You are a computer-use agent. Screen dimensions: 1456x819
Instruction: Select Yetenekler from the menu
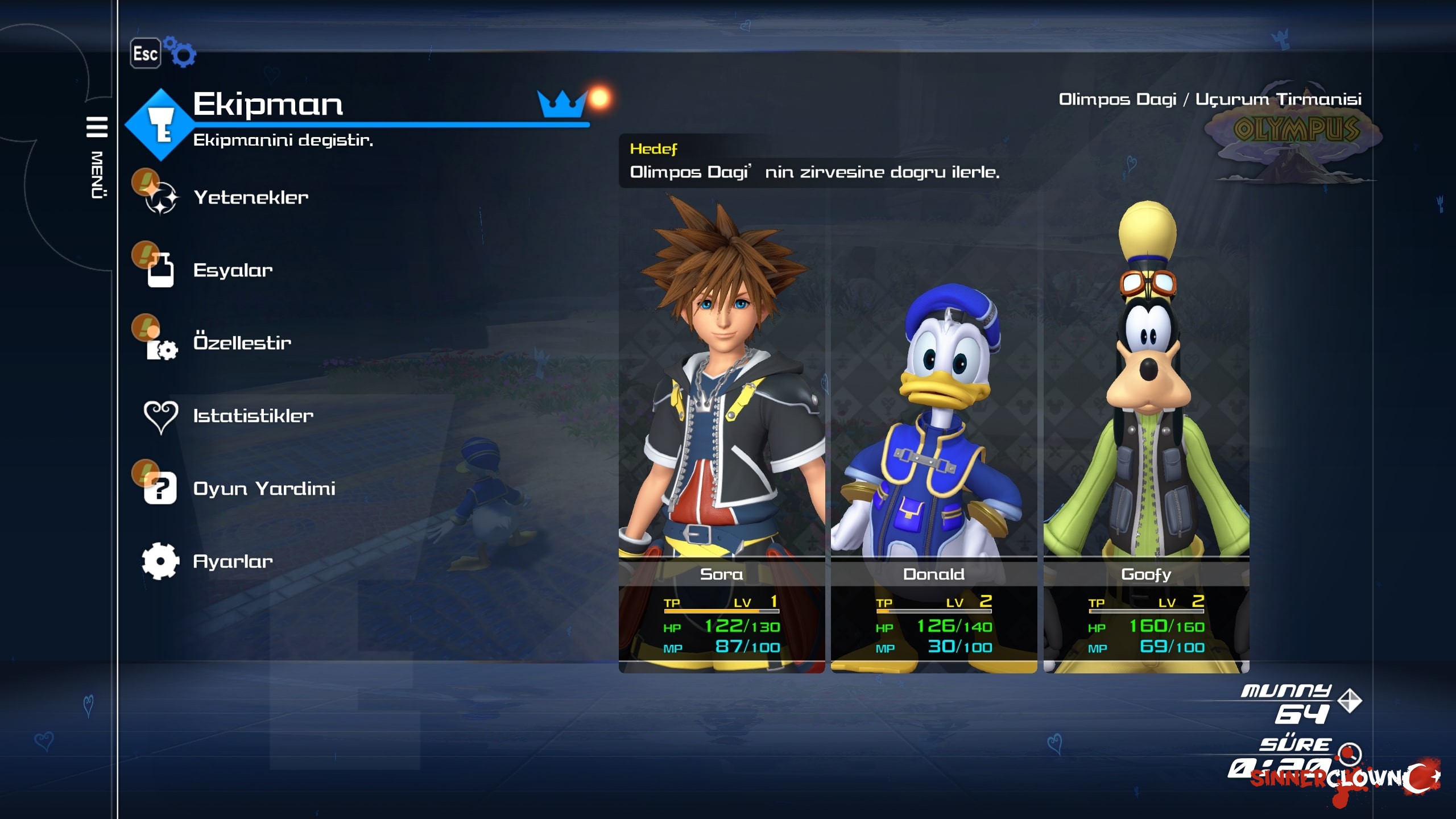point(250,197)
